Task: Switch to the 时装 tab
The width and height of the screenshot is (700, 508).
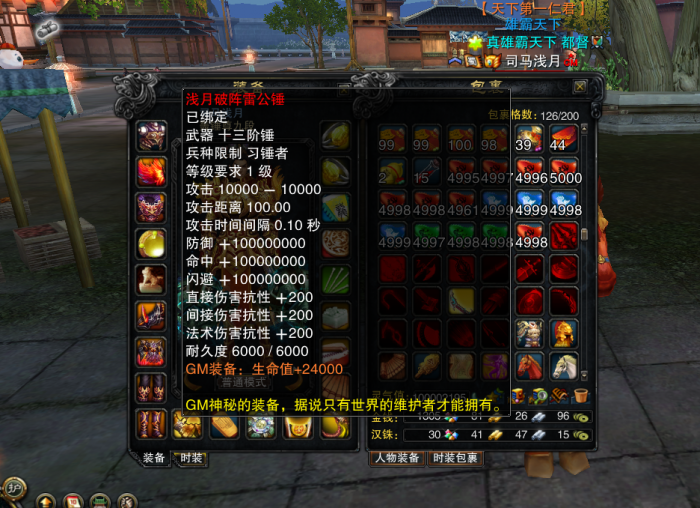Action: click(x=189, y=458)
